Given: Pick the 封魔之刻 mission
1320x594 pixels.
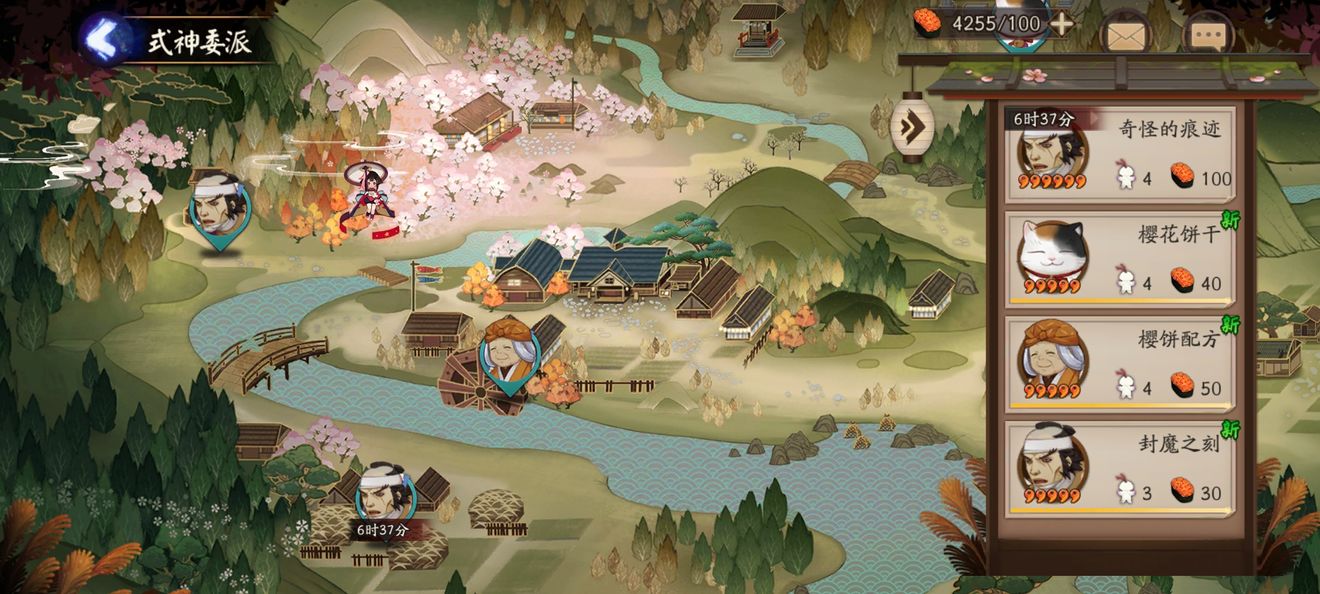Looking at the screenshot, I should (1119, 468).
